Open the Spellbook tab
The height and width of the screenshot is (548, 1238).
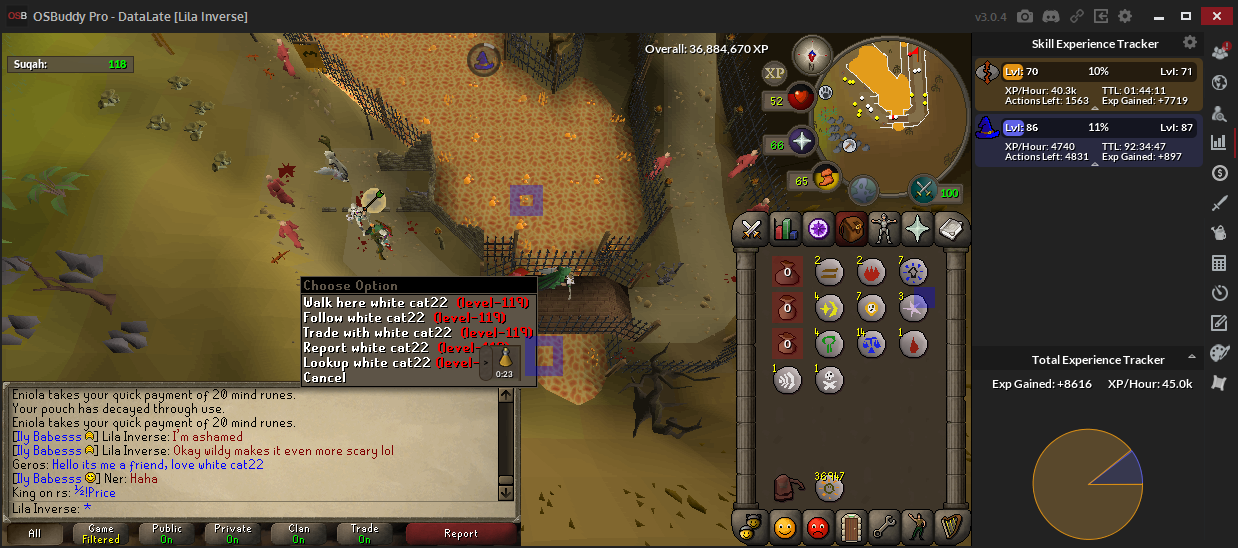coord(952,229)
